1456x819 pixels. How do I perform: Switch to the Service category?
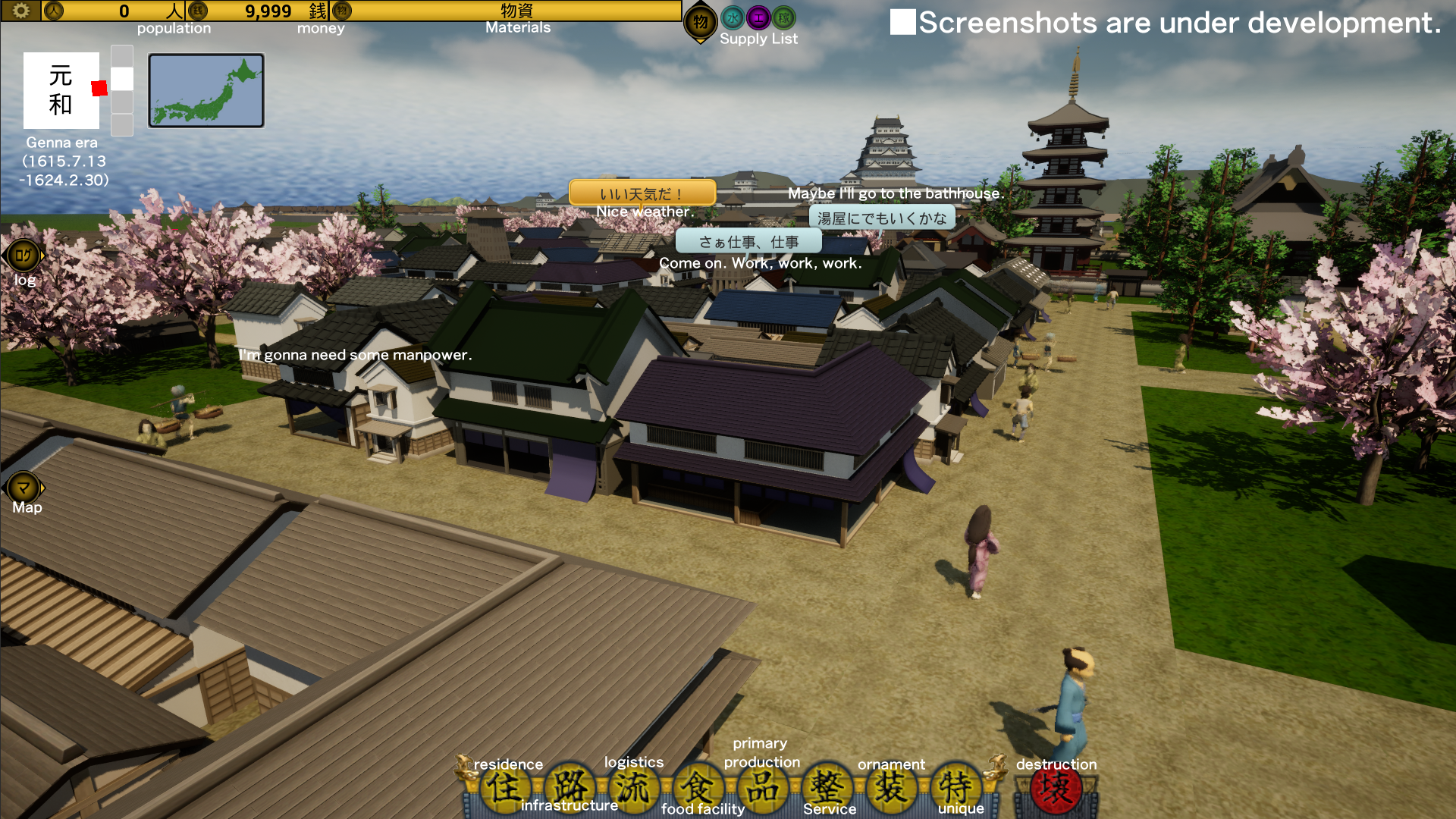pos(827,789)
